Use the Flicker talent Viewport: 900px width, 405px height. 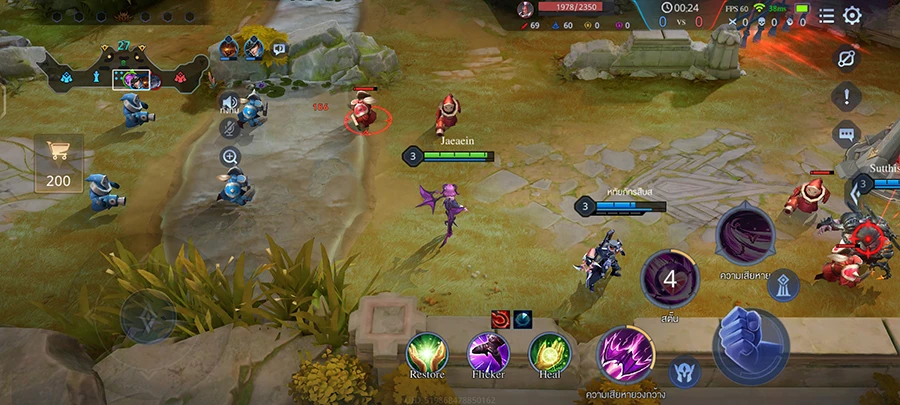click(488, 353)
